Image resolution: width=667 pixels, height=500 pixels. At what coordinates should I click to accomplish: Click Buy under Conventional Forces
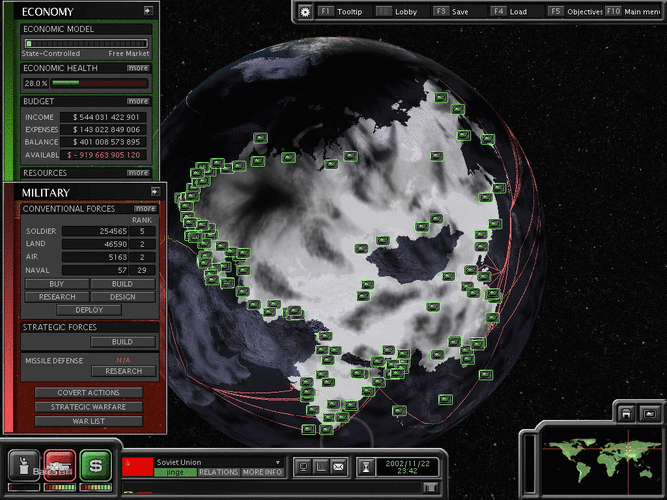click(55, 284)
